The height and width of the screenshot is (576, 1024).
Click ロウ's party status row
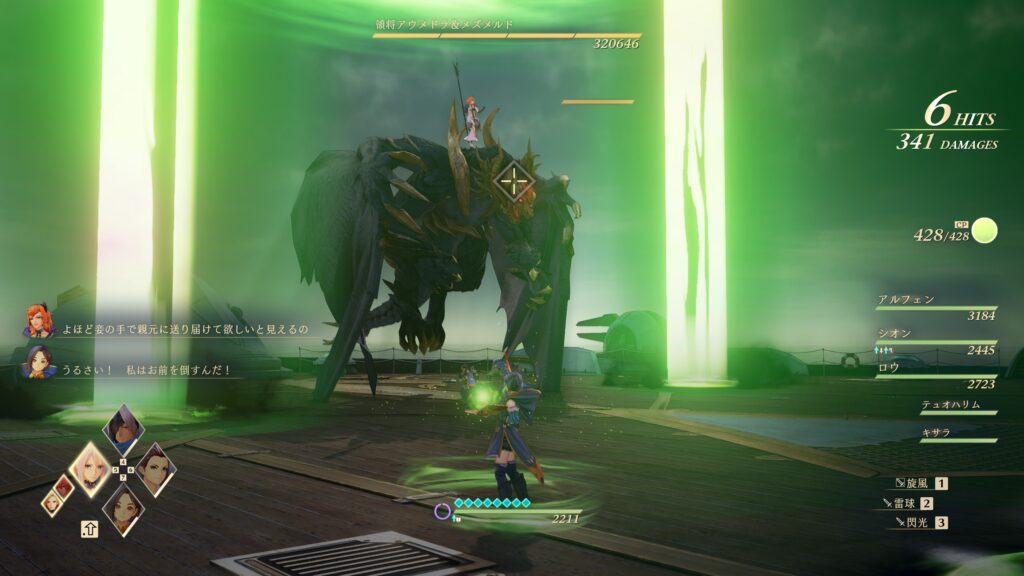tap(935, 375)
